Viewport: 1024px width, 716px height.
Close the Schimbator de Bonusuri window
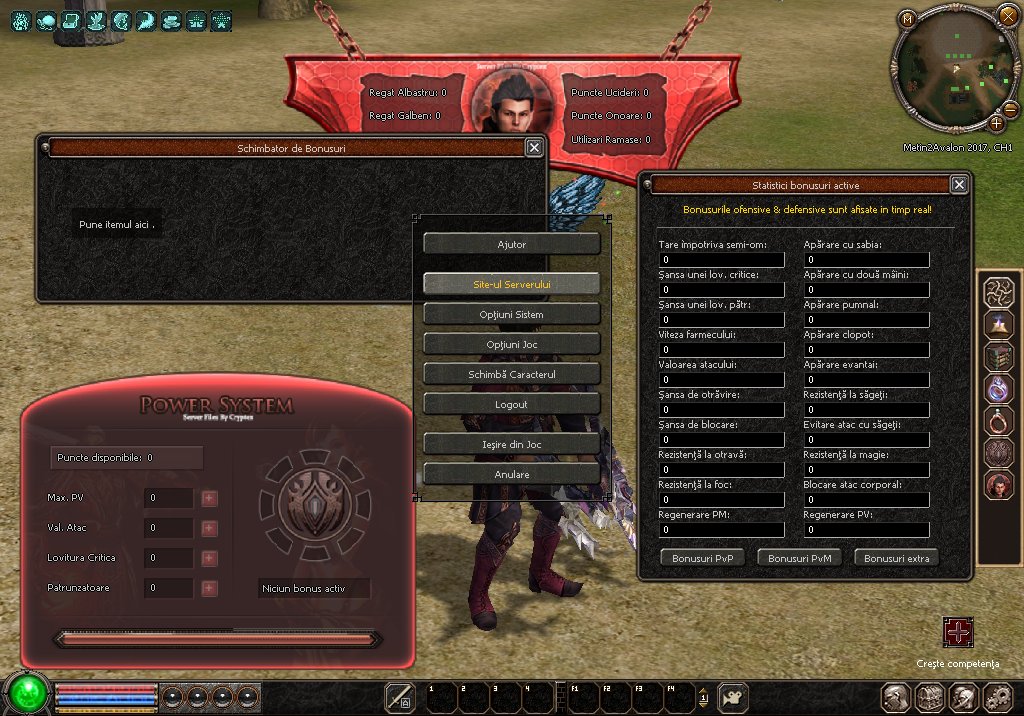(x=534, y=147)
